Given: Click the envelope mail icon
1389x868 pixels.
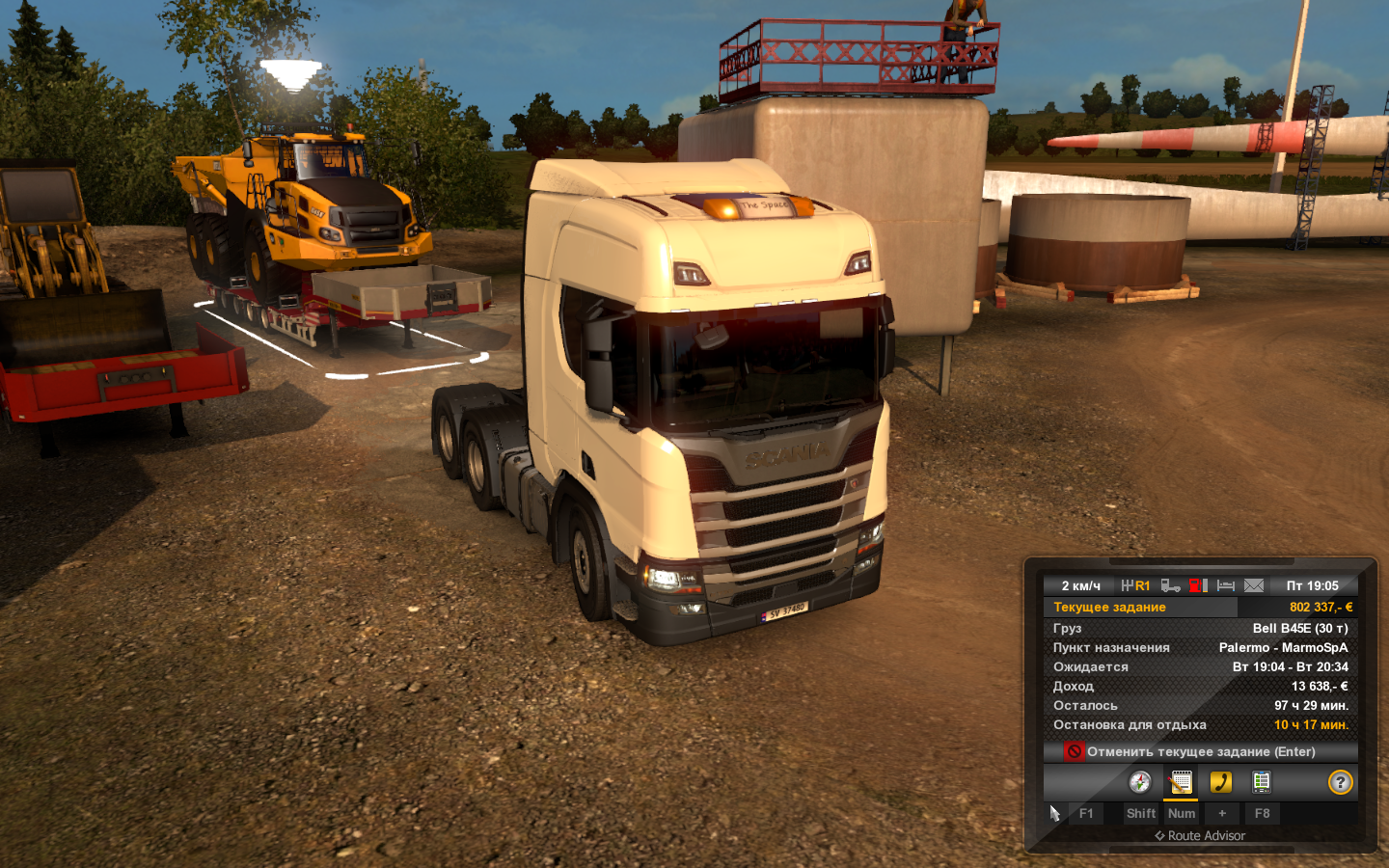Looking at the screenshot, I should pyautogui.click(x=1254, y=585).
